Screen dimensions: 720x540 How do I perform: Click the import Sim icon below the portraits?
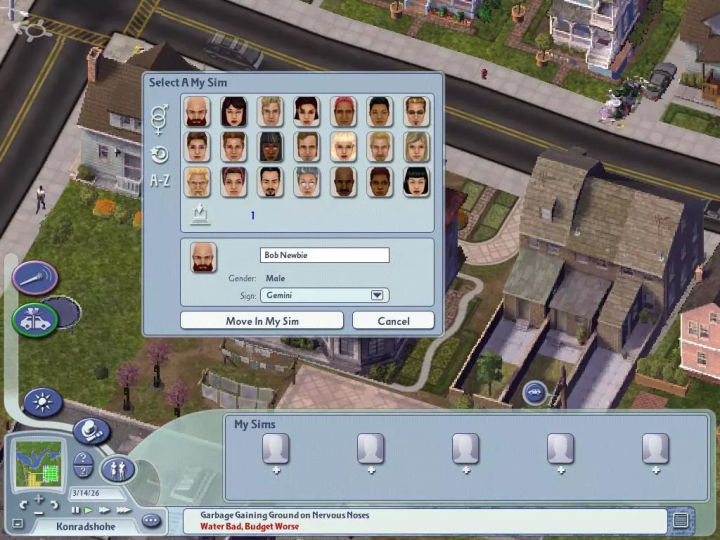[198, 214]
